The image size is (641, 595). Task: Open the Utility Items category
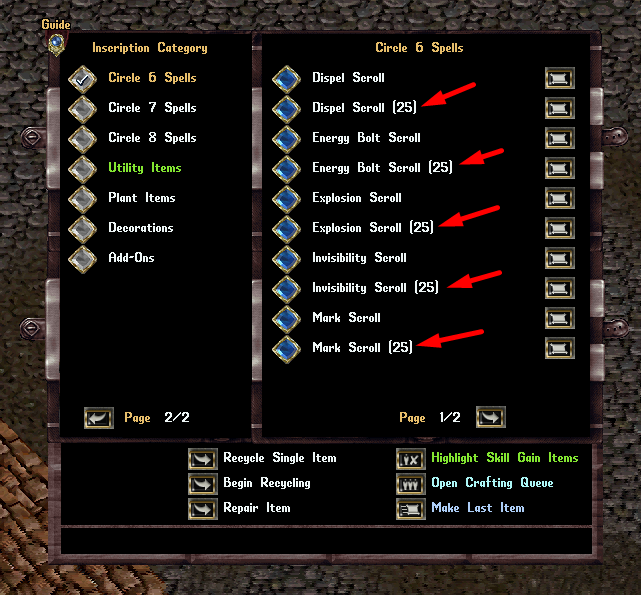82,168
